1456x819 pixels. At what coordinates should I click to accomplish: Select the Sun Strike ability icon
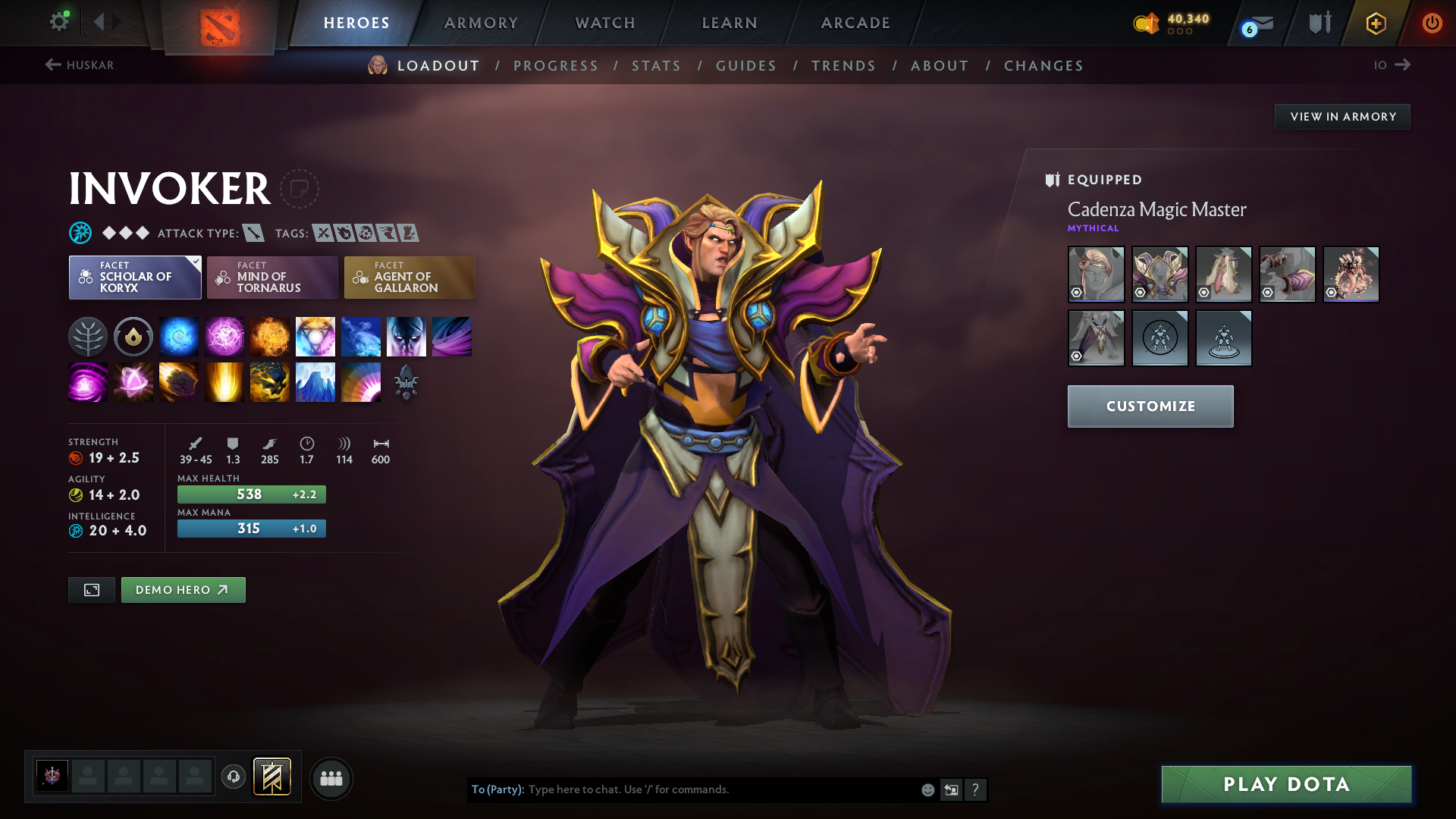click(x=224, y=381)
